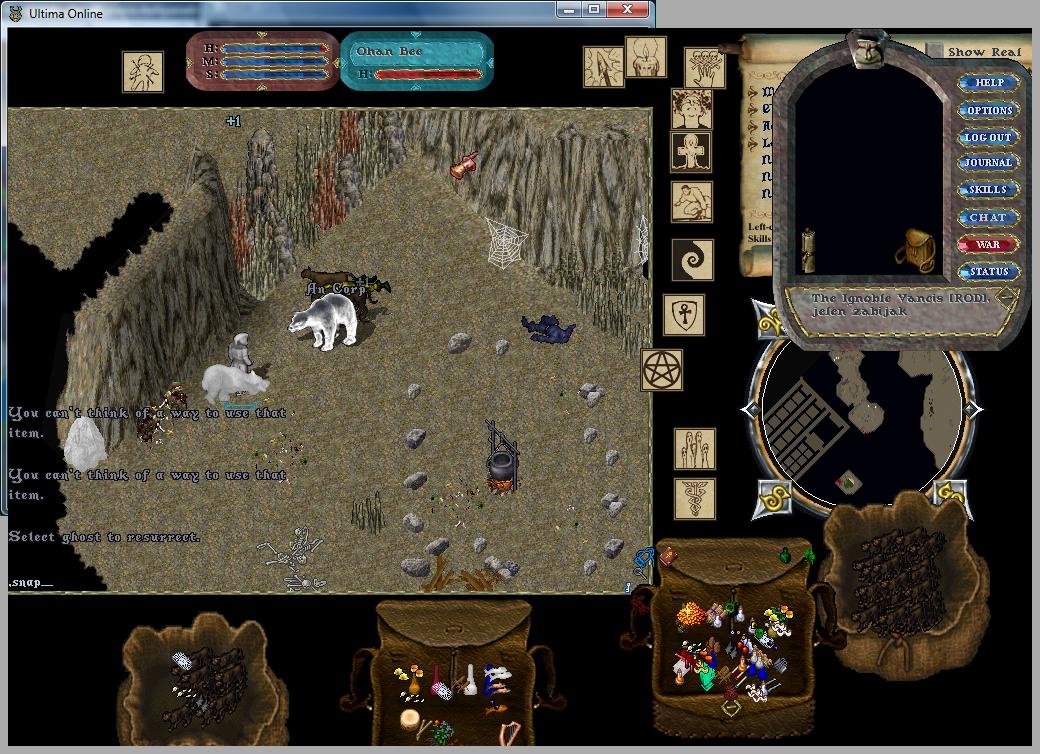Screen dimensions: 1040x754
Task: Tick the Show Real checkbox
Action: point(934,51)
